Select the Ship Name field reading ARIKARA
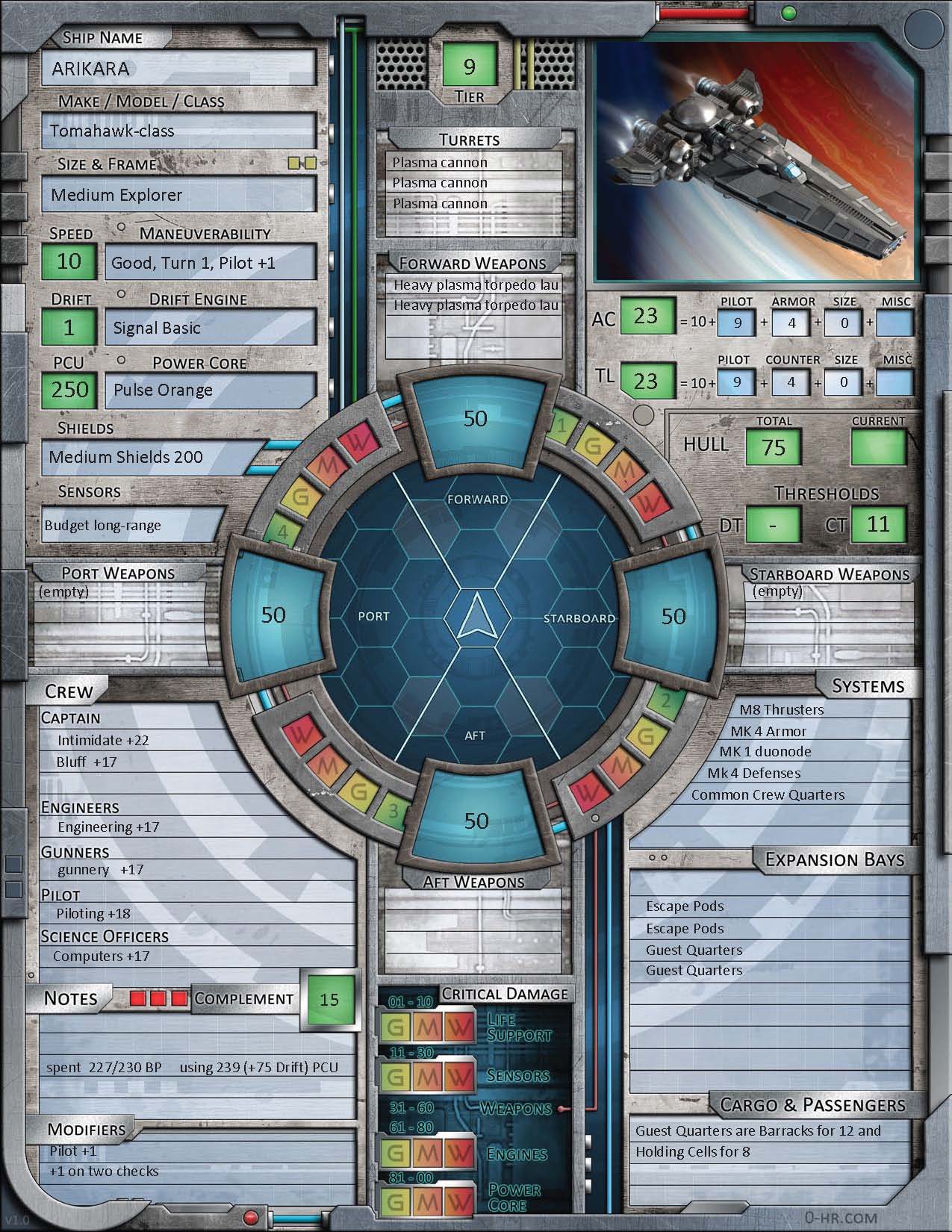952x1232 pixels. [x=178, y=69]
